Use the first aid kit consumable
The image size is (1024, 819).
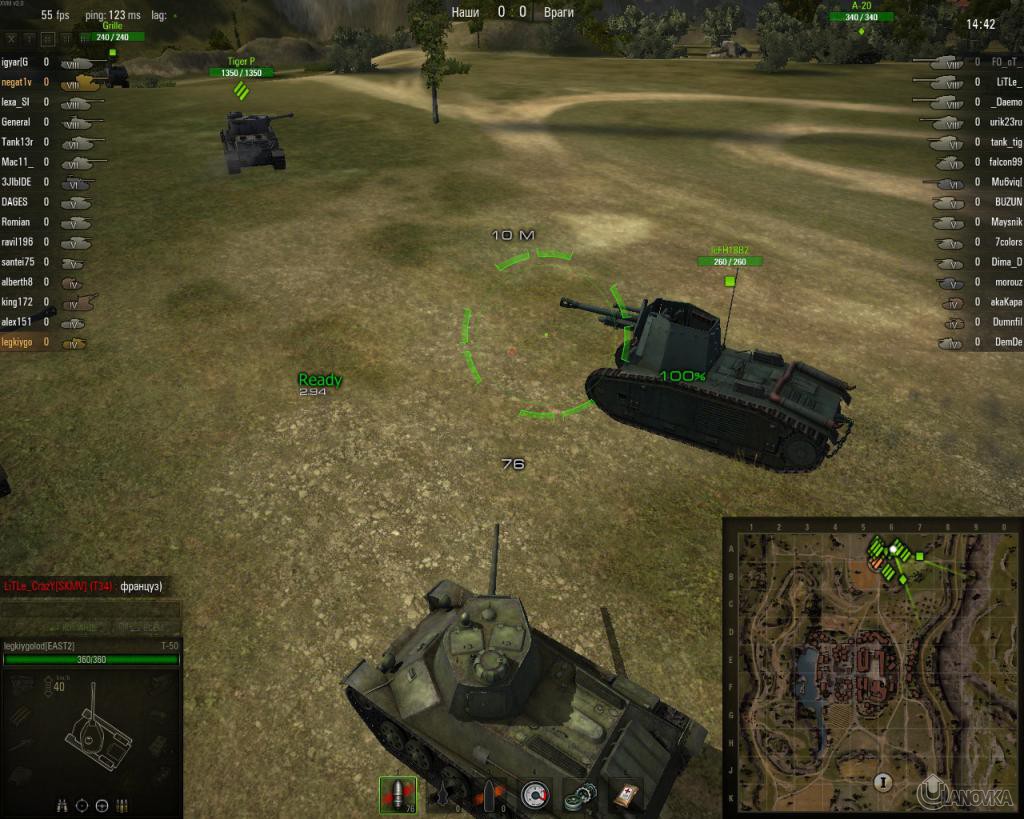625,794
